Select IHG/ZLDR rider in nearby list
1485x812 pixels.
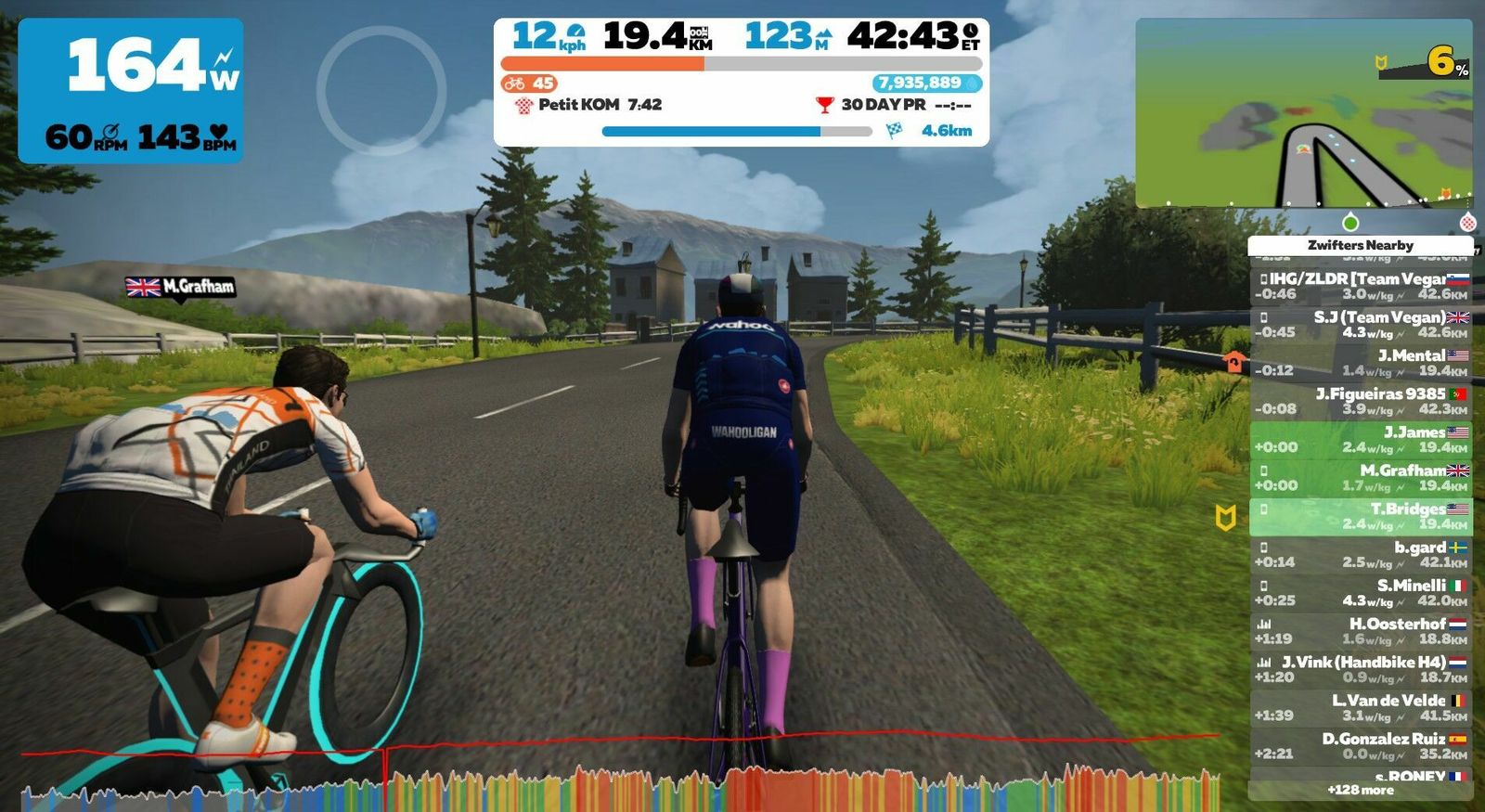pyautogui.click(x=1361, y=286)
